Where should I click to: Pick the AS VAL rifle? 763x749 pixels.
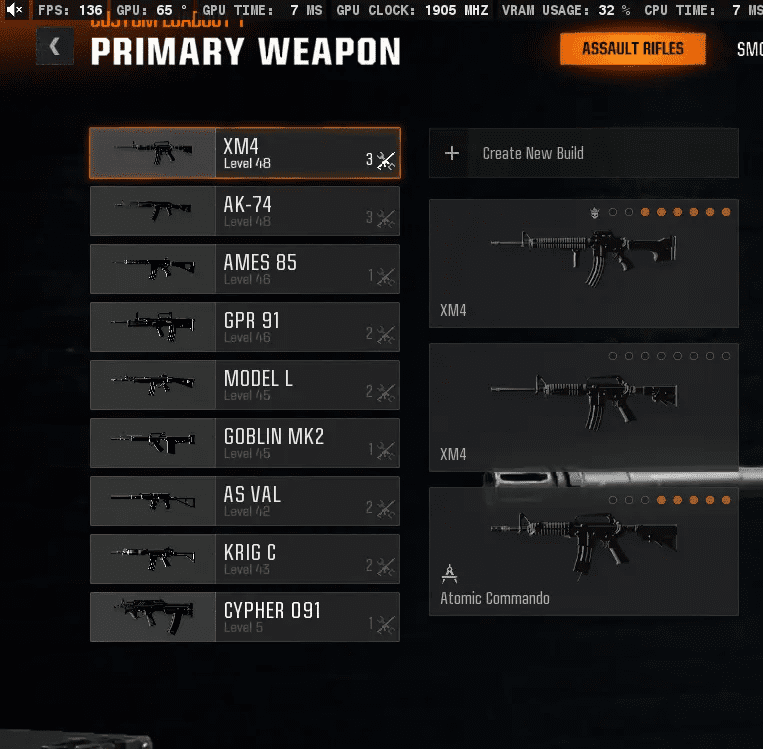244,501
